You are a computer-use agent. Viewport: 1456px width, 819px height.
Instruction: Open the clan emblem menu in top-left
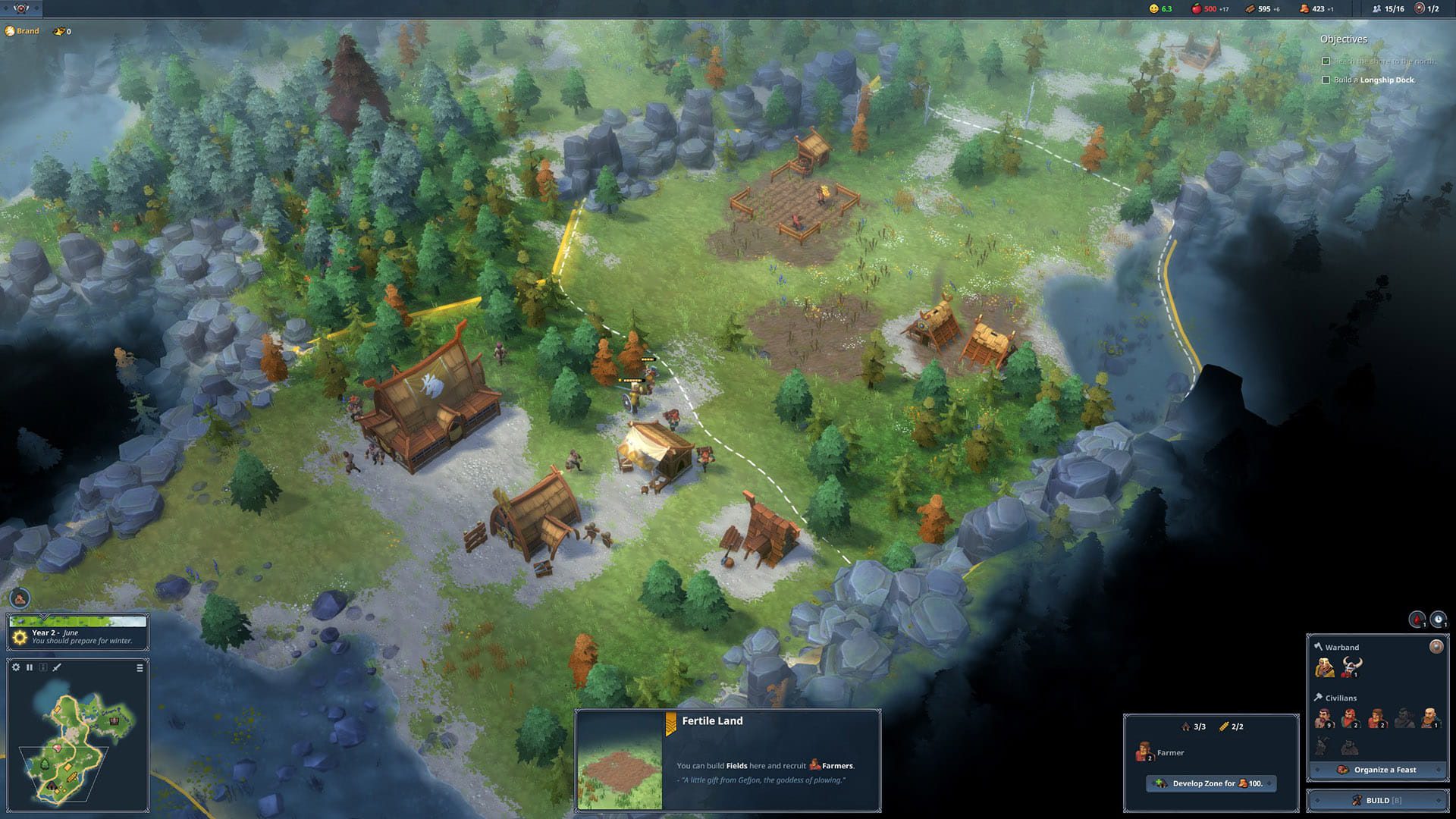click(20, 8)
